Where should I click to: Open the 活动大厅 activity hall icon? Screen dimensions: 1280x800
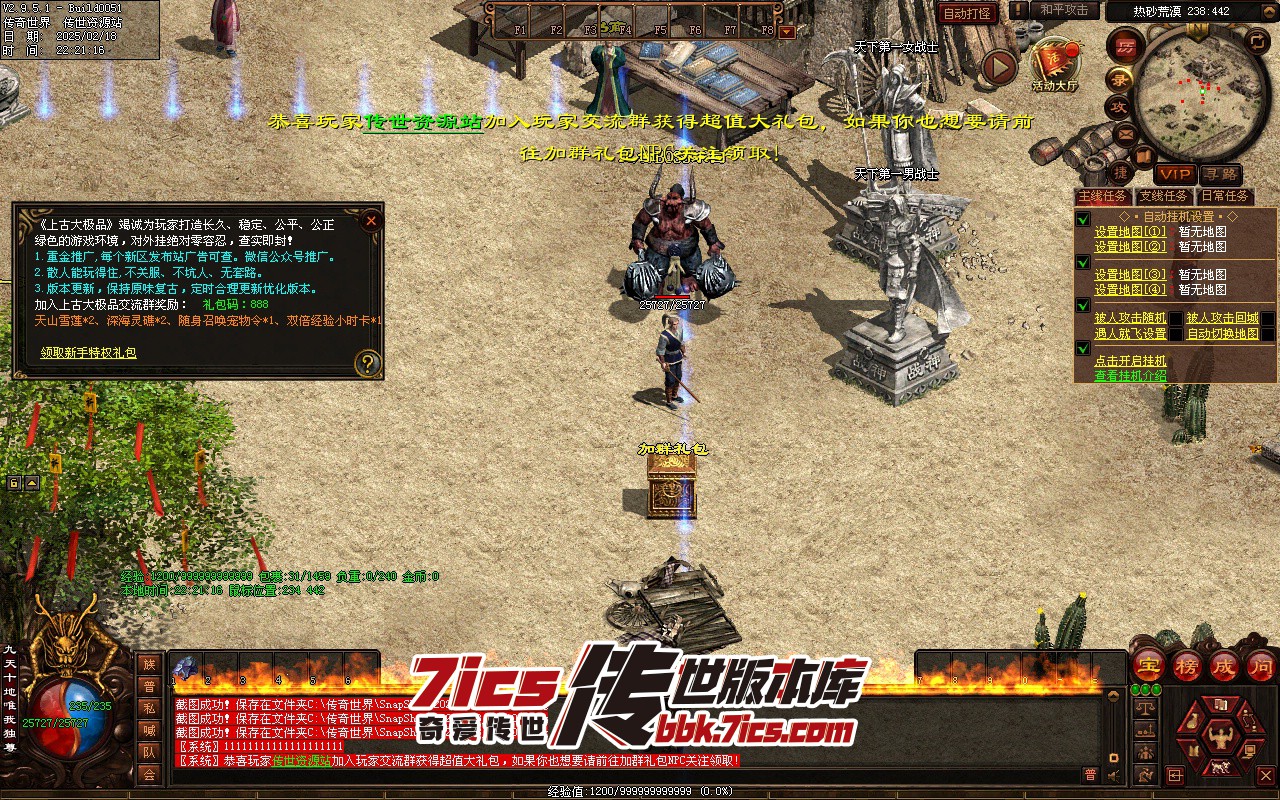pos(1055,63)
